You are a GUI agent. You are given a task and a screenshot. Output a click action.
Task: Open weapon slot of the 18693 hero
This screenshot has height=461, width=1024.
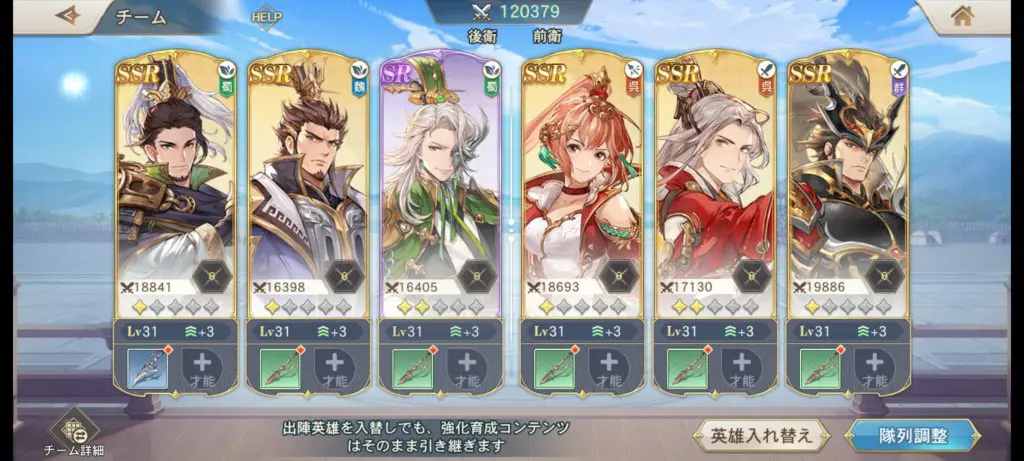coord(554,369)
